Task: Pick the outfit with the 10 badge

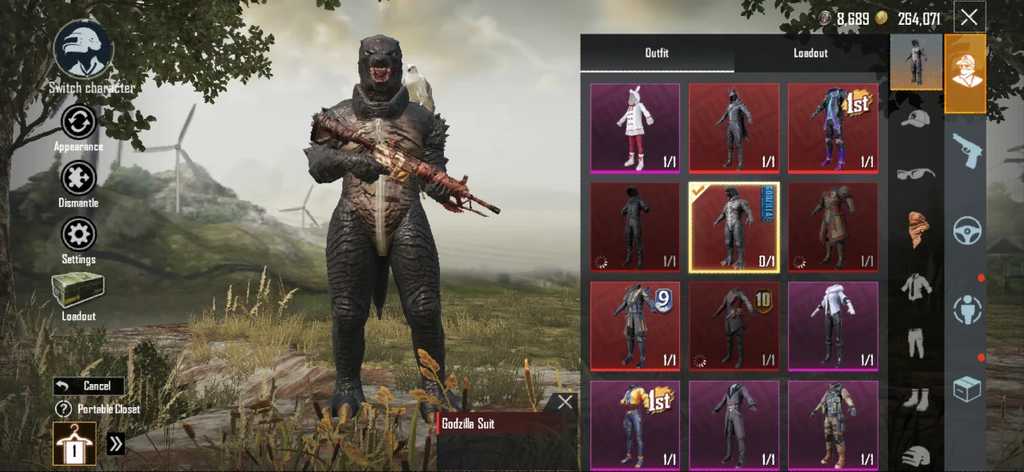Action: pos(734,325)
